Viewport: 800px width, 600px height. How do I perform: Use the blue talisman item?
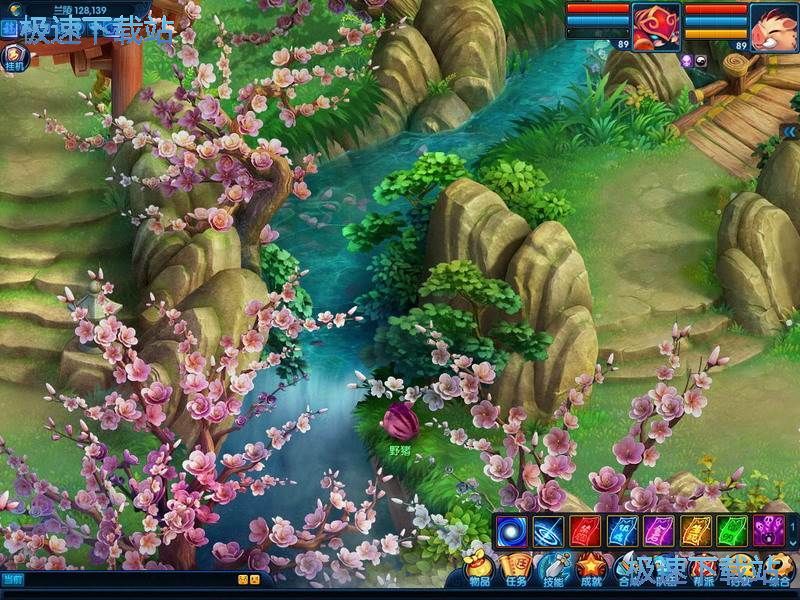click(x=622, y=530)
